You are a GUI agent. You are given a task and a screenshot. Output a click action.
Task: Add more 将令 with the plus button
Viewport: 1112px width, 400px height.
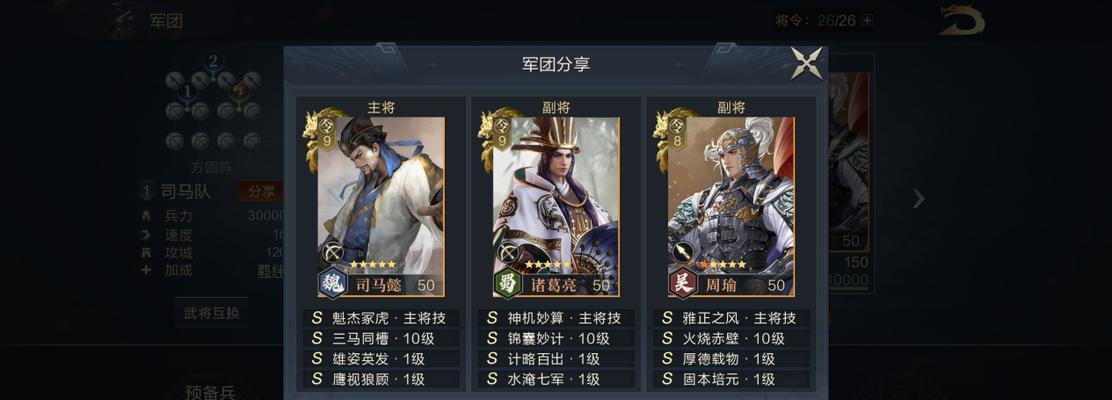pyautogui.click(x=867, y=20)
